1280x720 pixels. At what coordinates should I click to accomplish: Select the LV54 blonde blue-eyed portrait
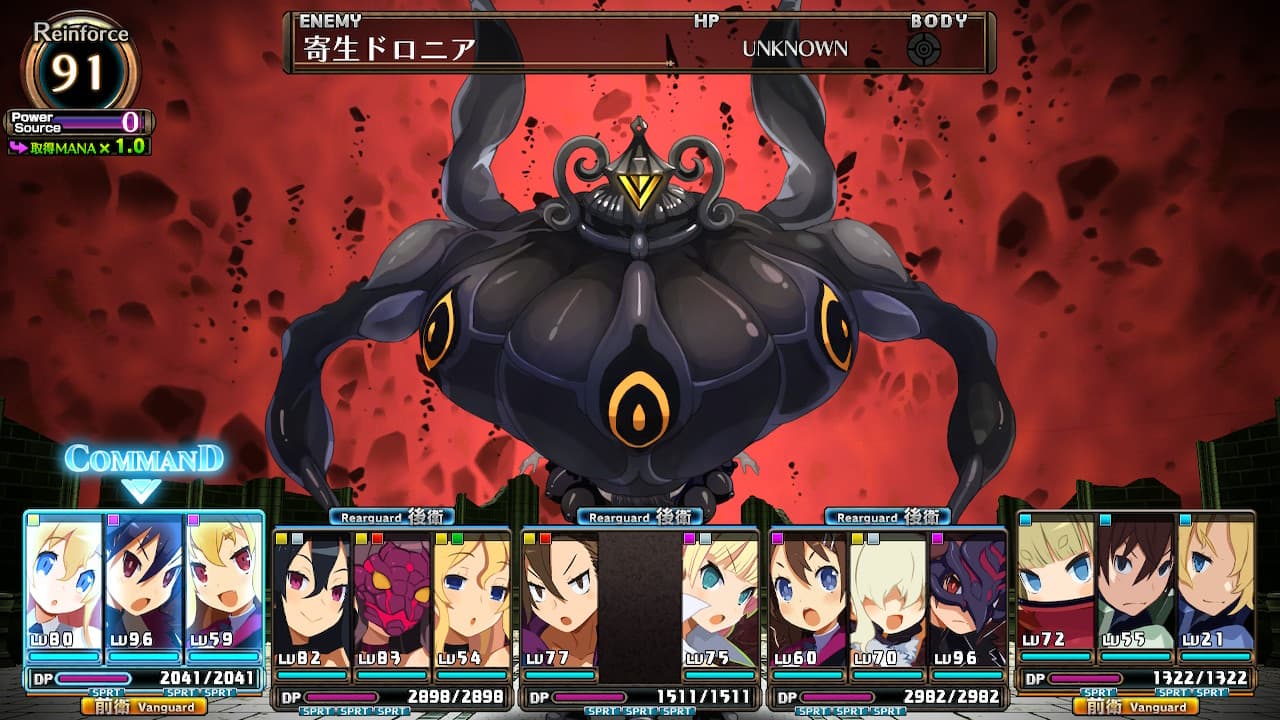[x=471, y=600]
